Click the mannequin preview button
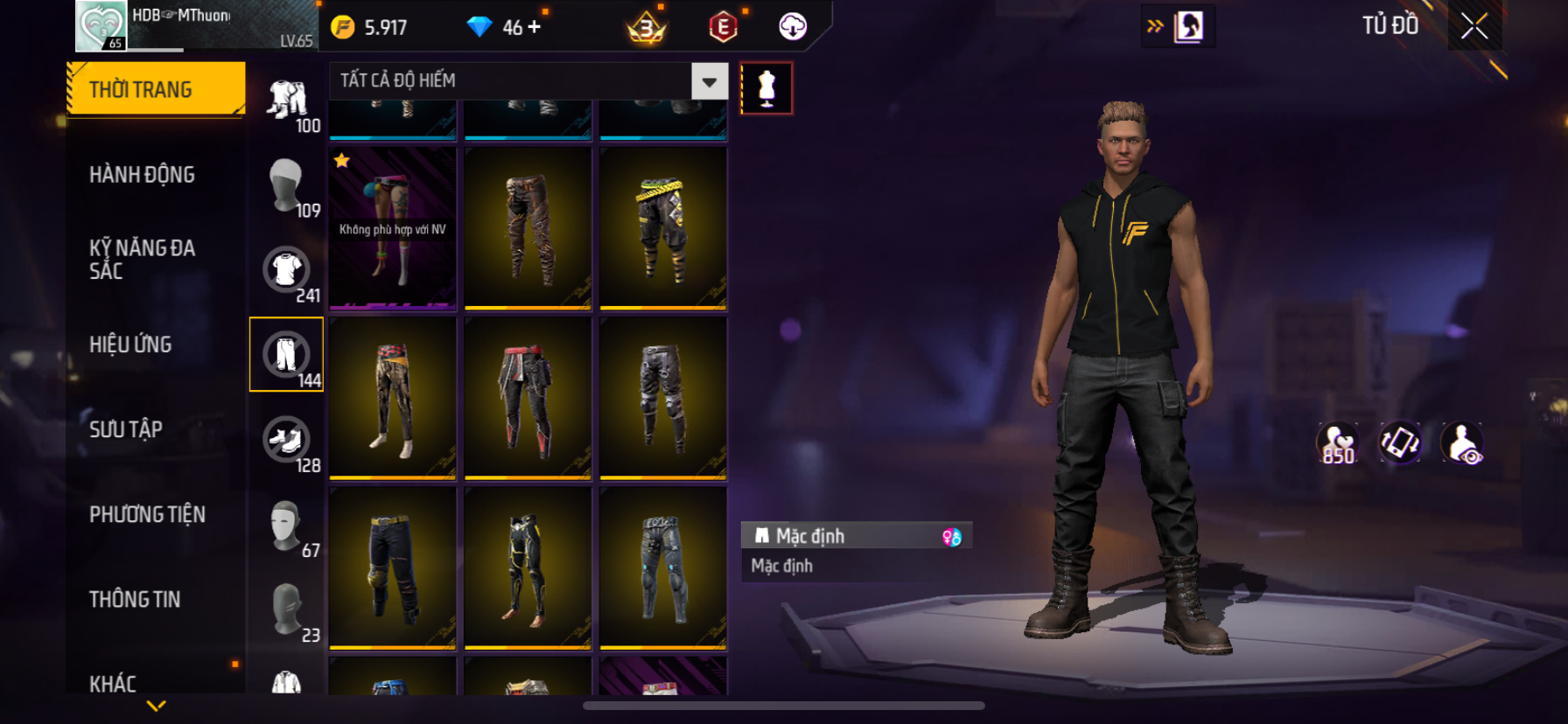1568x724 pixels. coord(766,88)
